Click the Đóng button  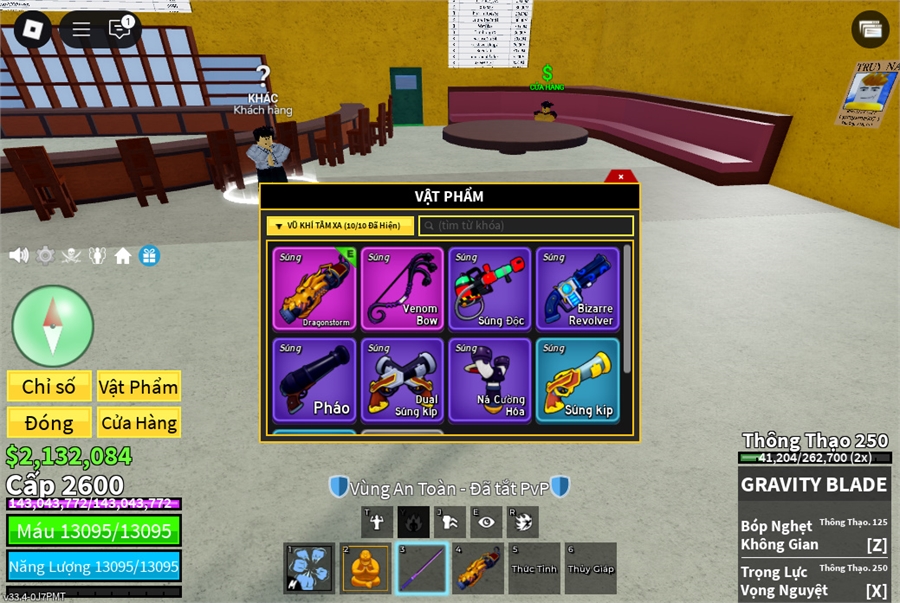[49, 422]
